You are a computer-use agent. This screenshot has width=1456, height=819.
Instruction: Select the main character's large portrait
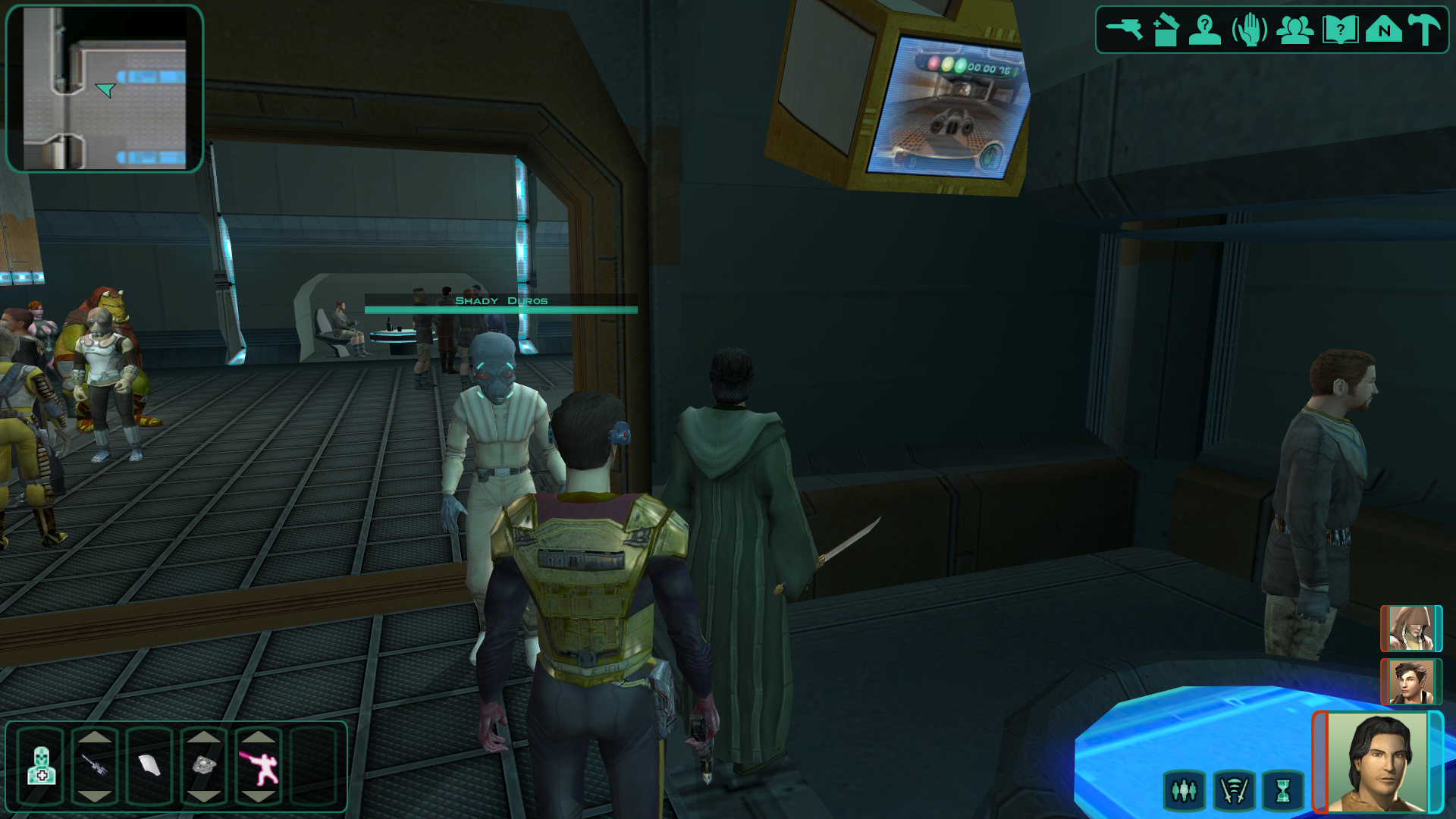click(1377, 762)
